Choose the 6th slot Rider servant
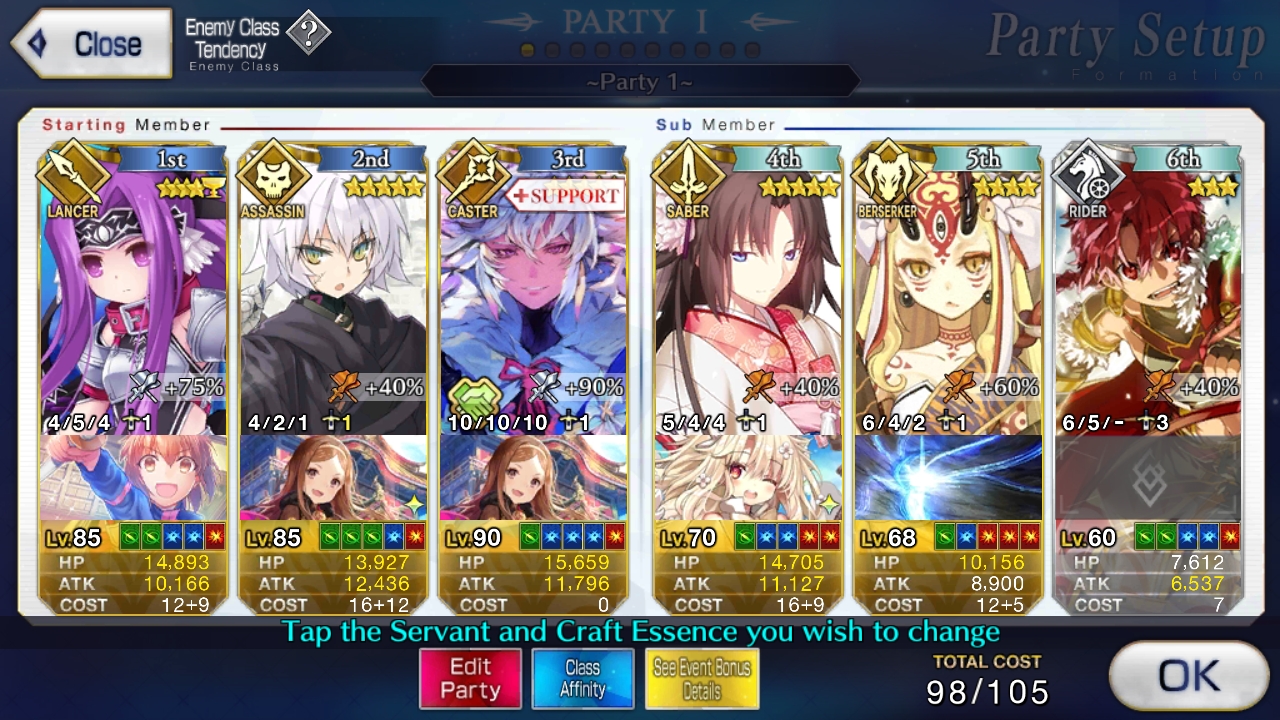 pos(1148,300)
